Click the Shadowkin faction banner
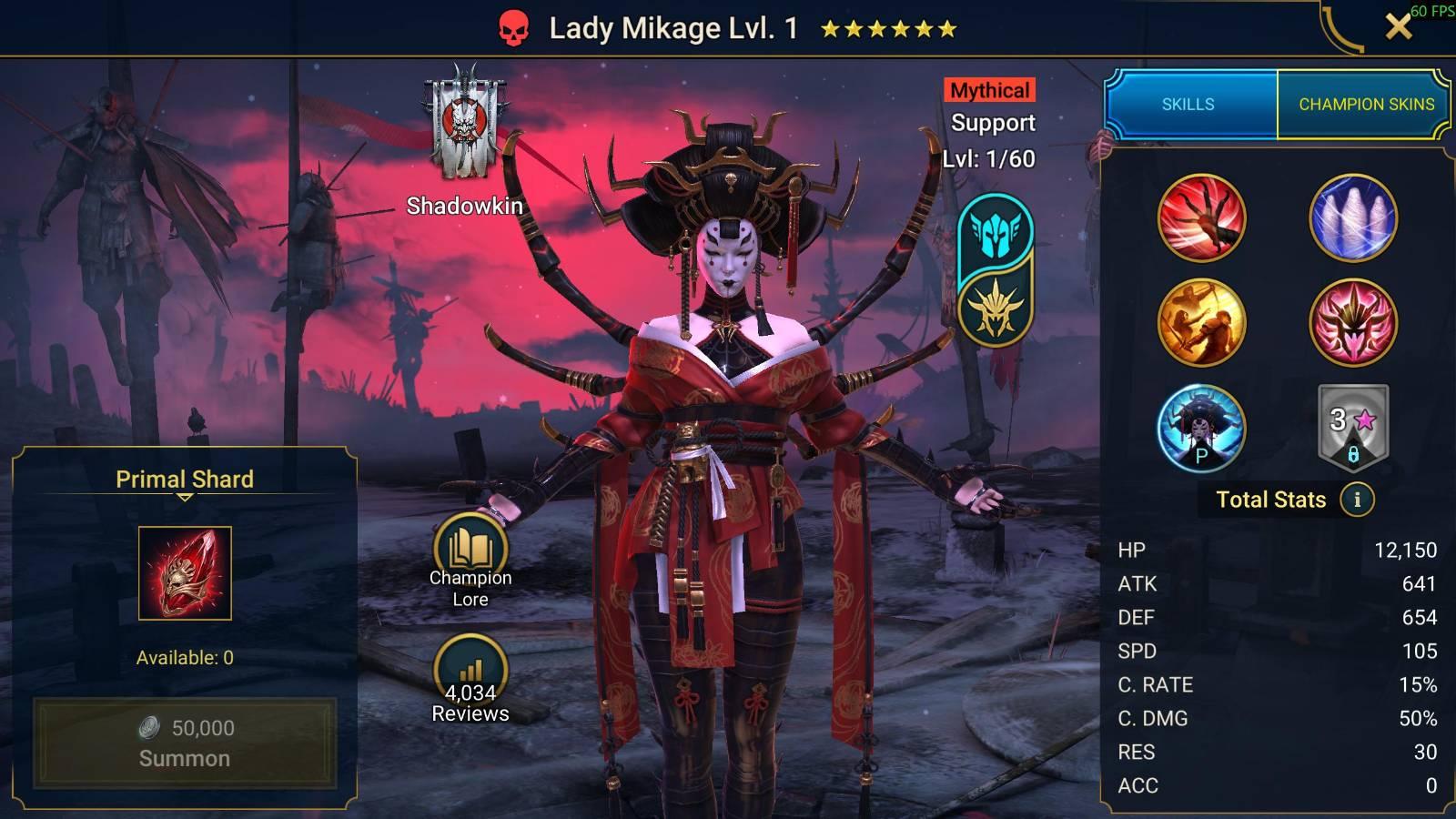Screen dimensions: 1456x819 (465, 127)
